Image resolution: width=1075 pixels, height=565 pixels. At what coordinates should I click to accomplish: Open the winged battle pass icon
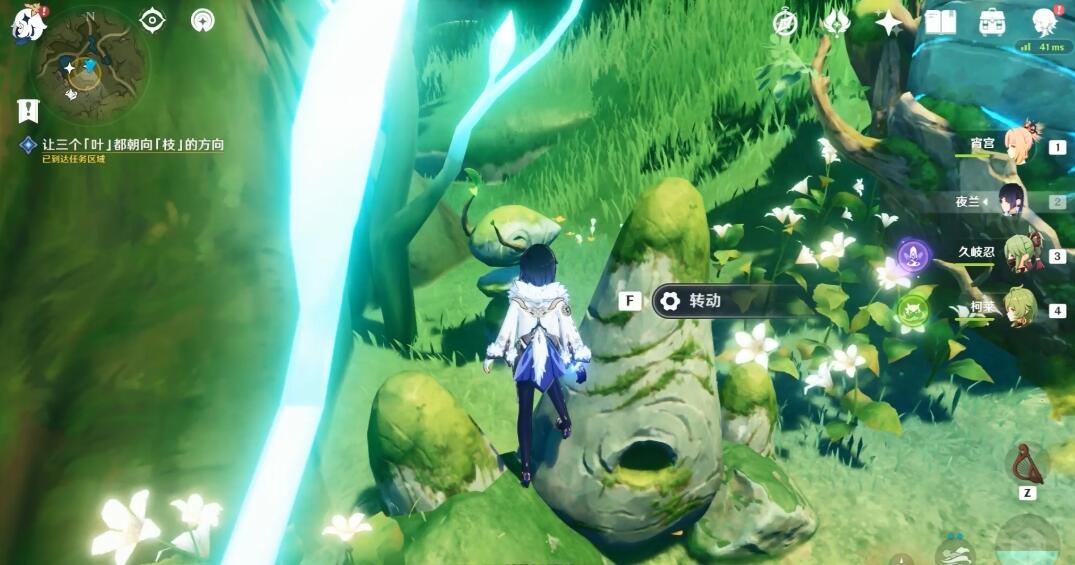coord(836,22)
